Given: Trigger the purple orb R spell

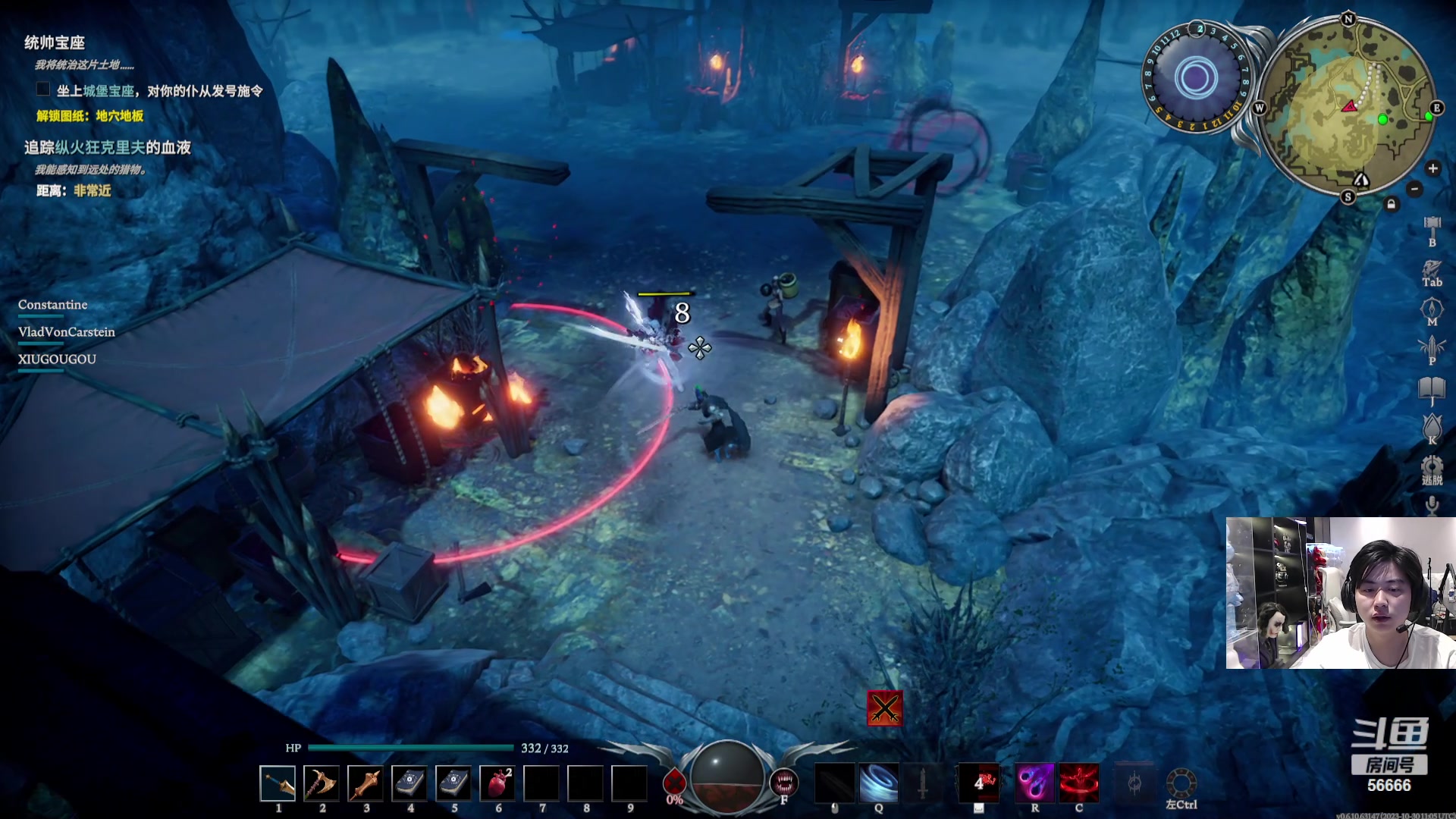Looking at the screenshot, I should pyautogui.click(x=1034, y=783).
